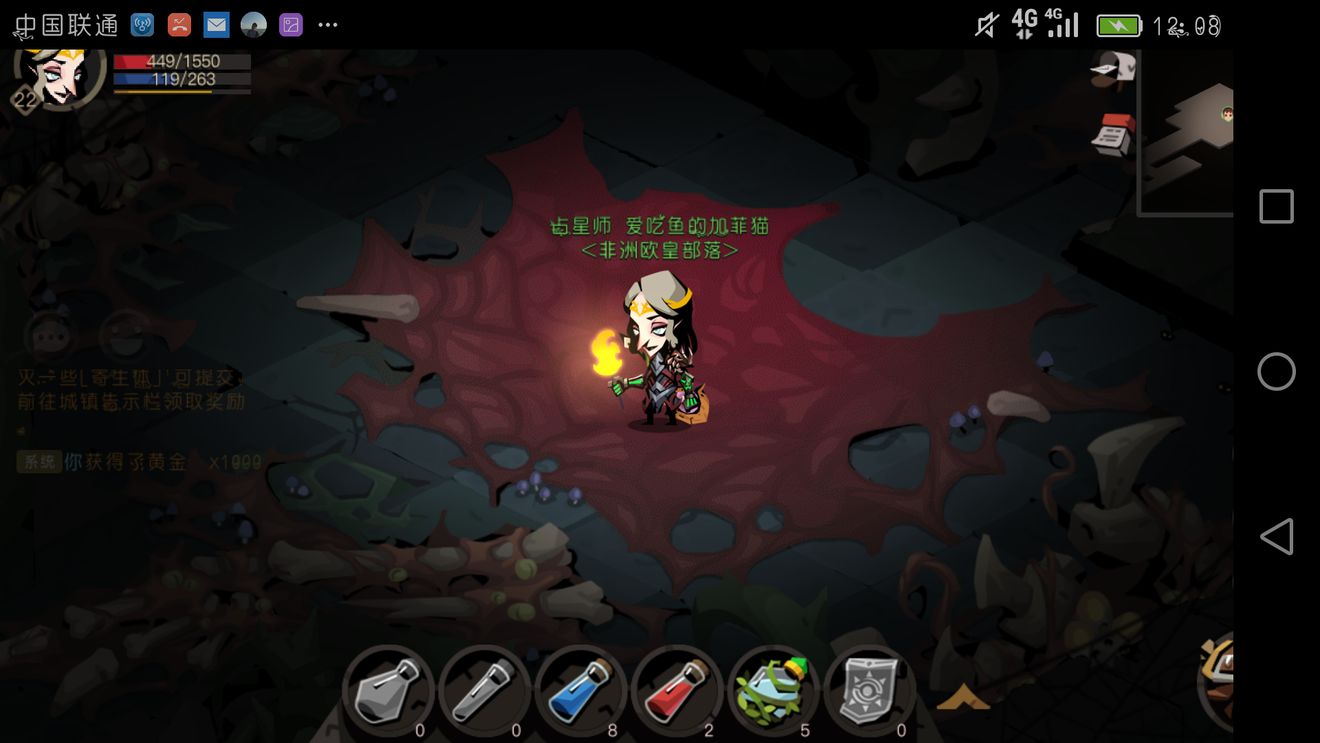Screen dimensions: 1320x743
Task: Open the dungeon minimap
Action: click(1188, 130)
